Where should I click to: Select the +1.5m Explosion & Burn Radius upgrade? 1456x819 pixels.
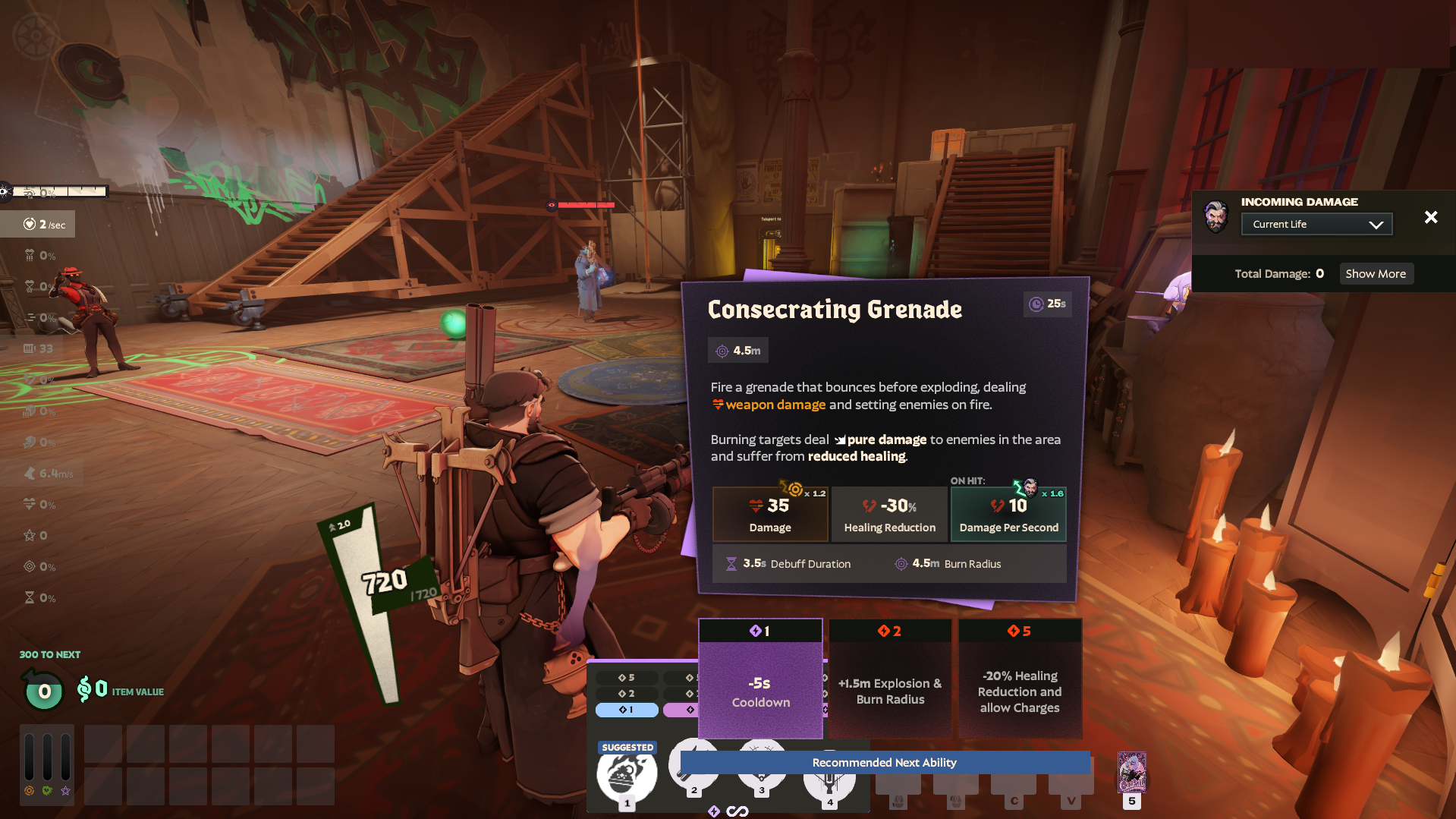pos(889,691)
